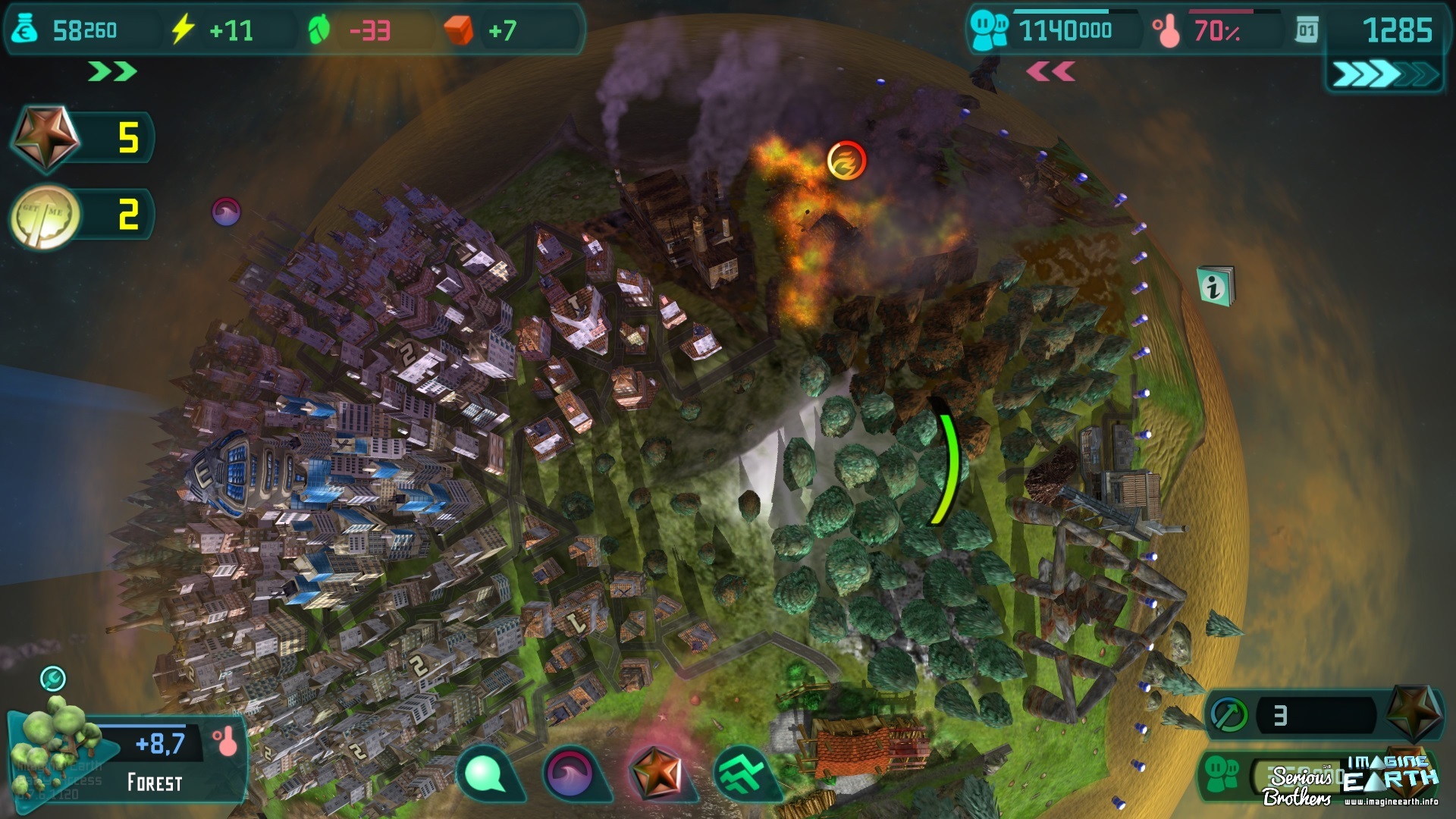Screen dimensions: 1456x819
Task: Open the bronze star button in bottom bar
Action: click(x=657, y=773)
